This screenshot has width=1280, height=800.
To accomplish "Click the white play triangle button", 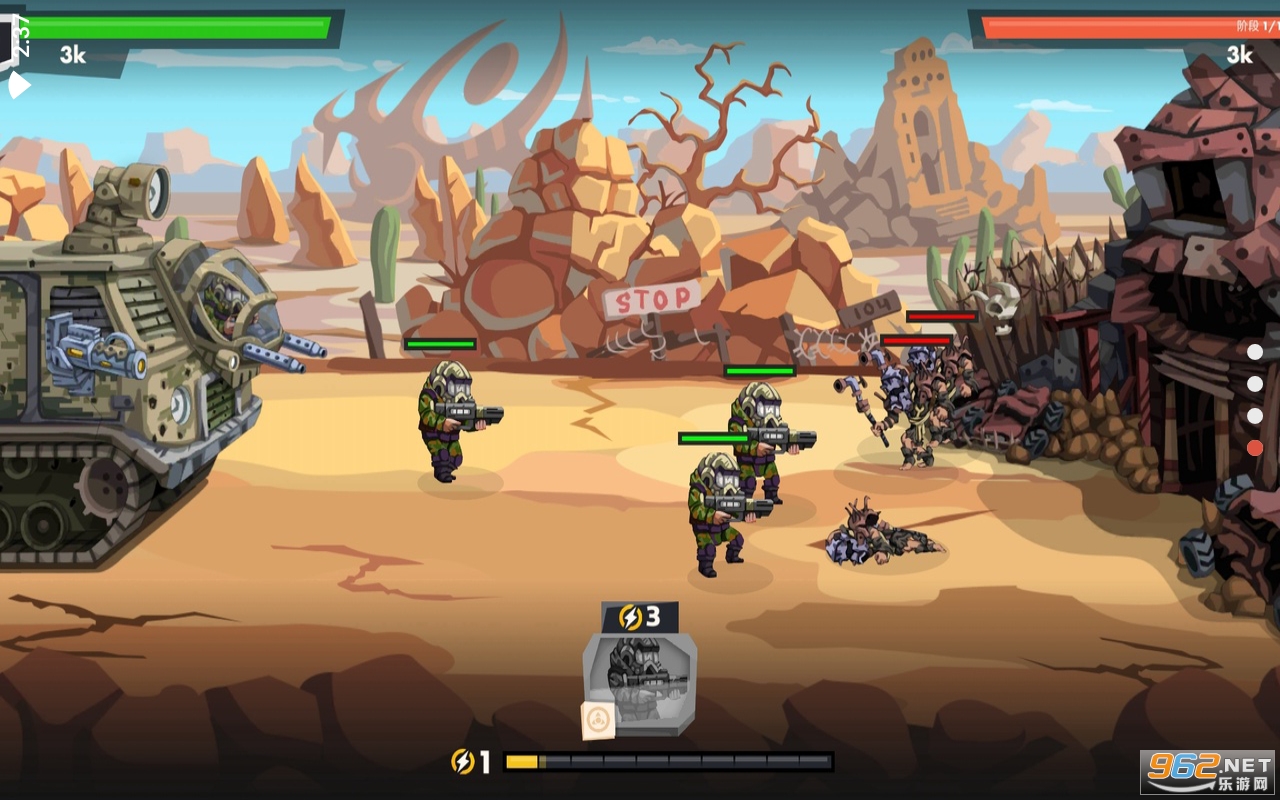I will point(18,86).
